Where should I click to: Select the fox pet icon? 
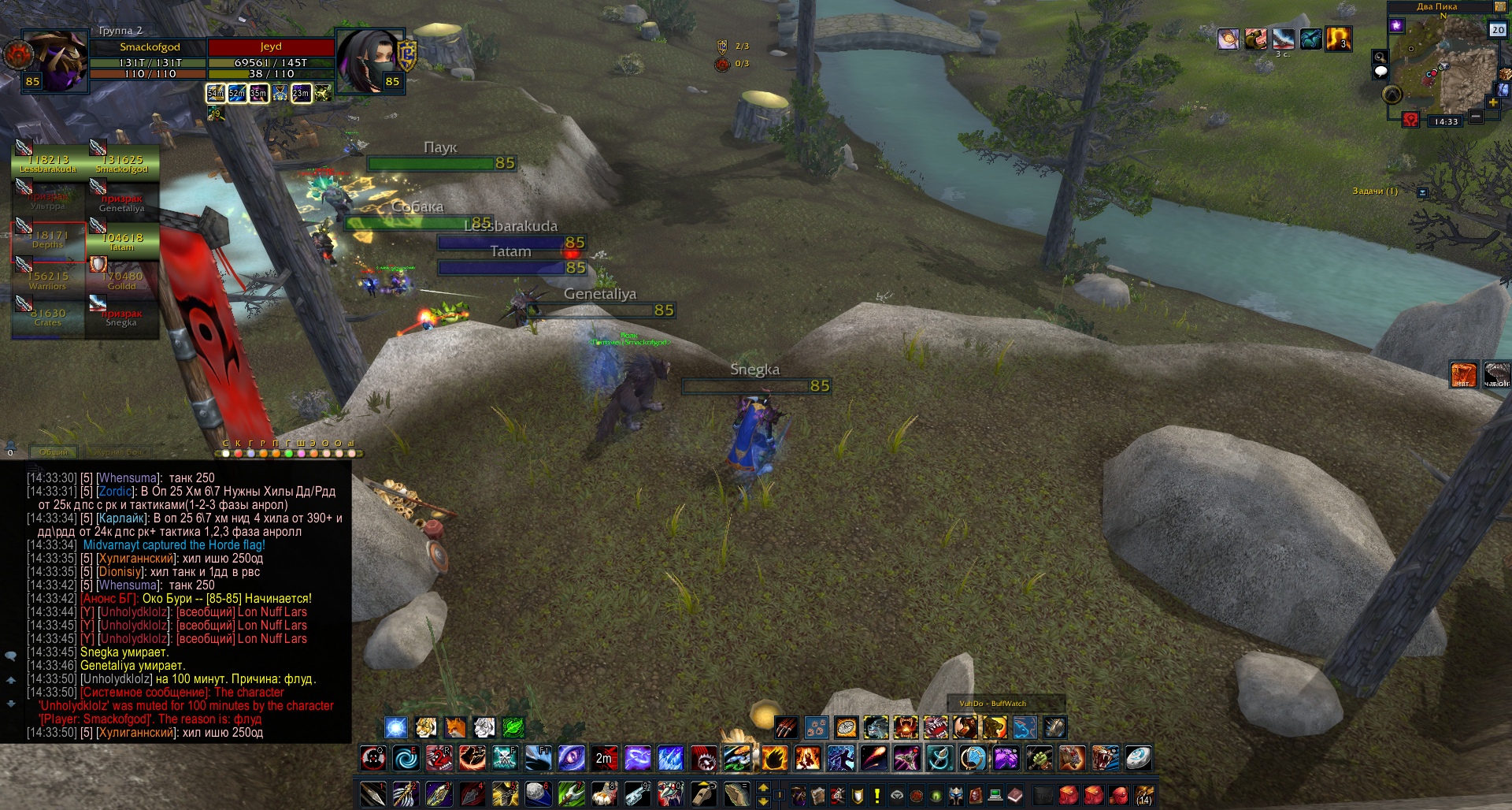pos(455,726)
